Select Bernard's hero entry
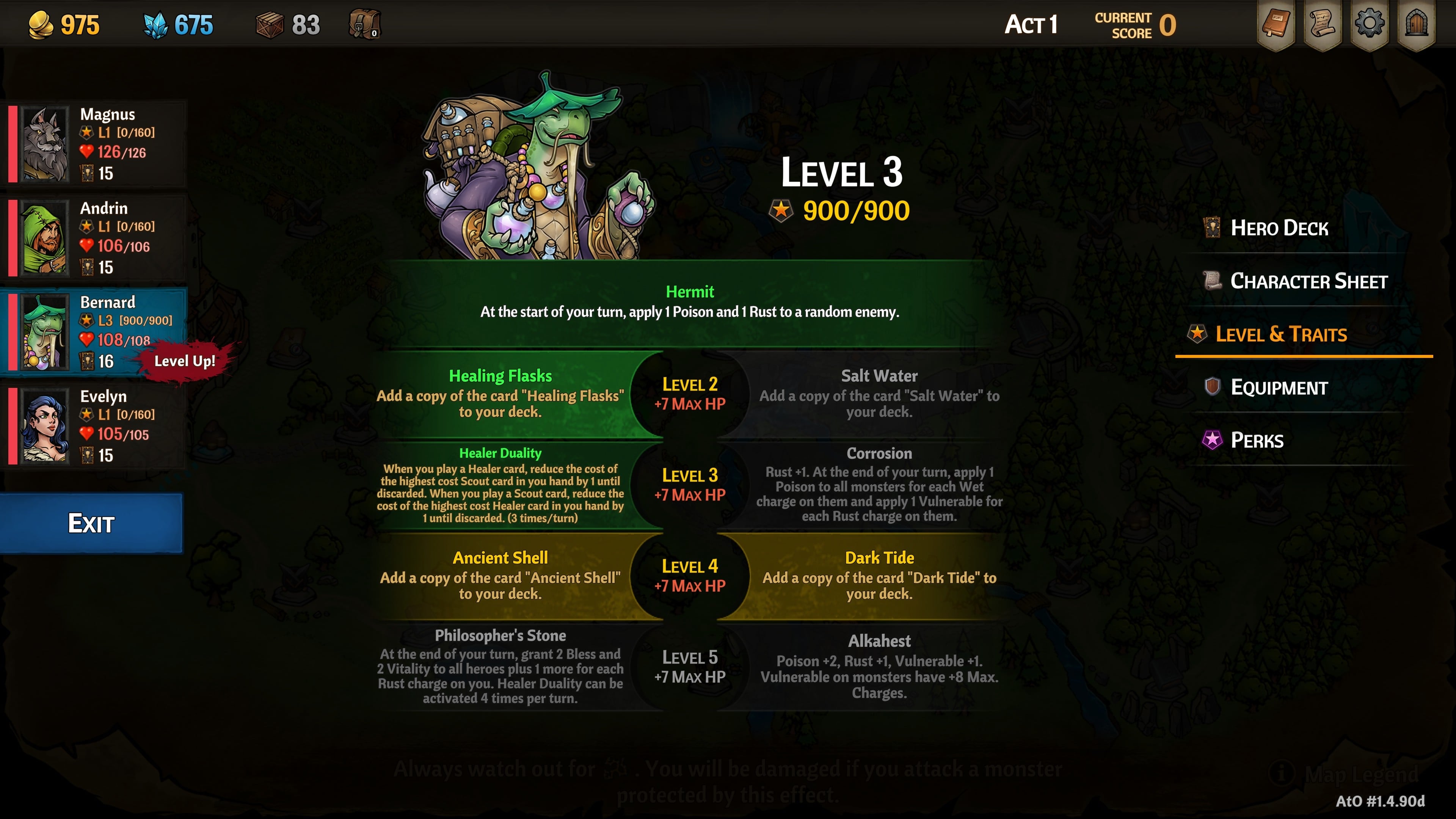1456x819 pixels. [96, 332]
